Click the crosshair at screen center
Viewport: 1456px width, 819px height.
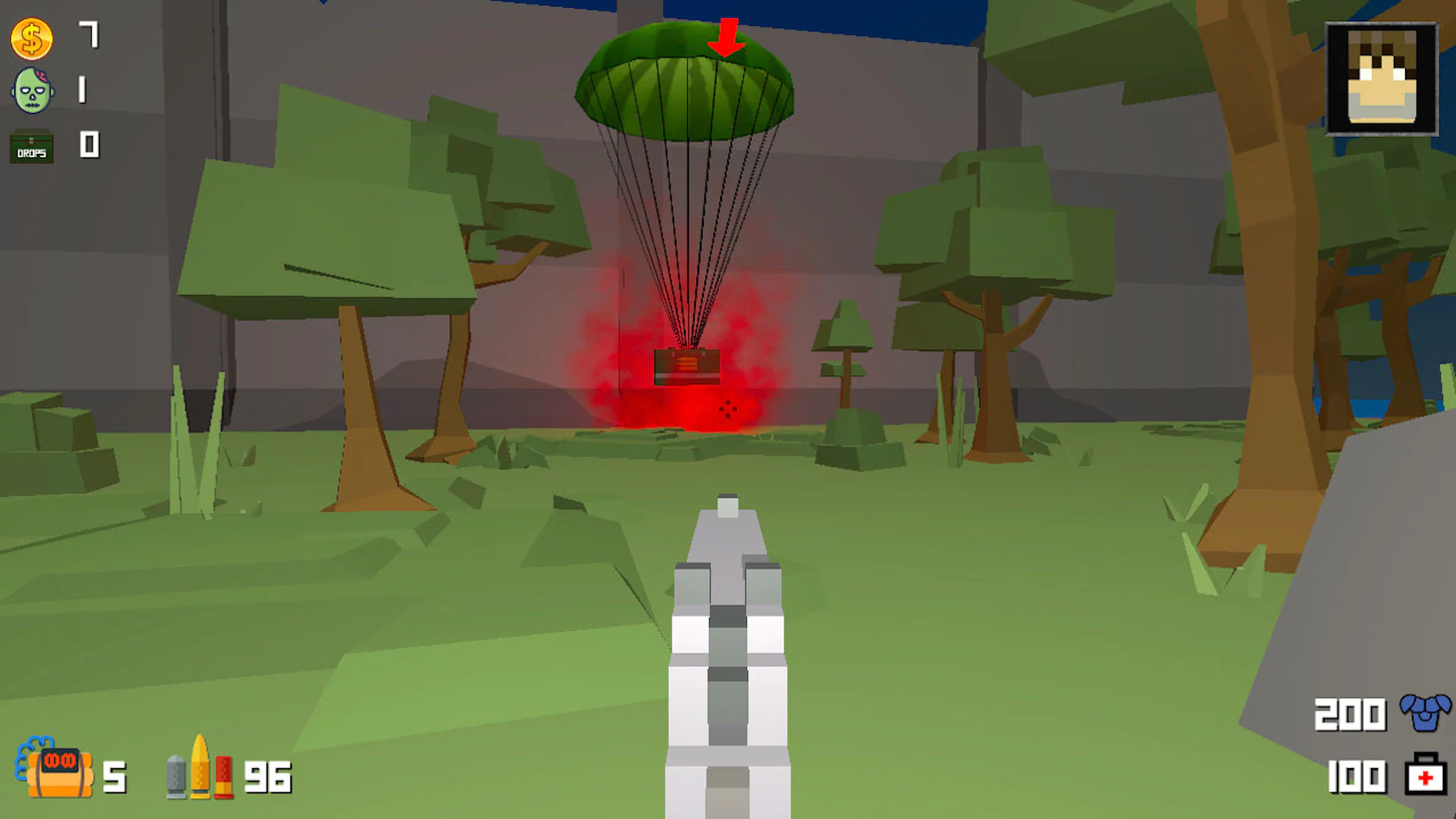click(x=728, y=409)
